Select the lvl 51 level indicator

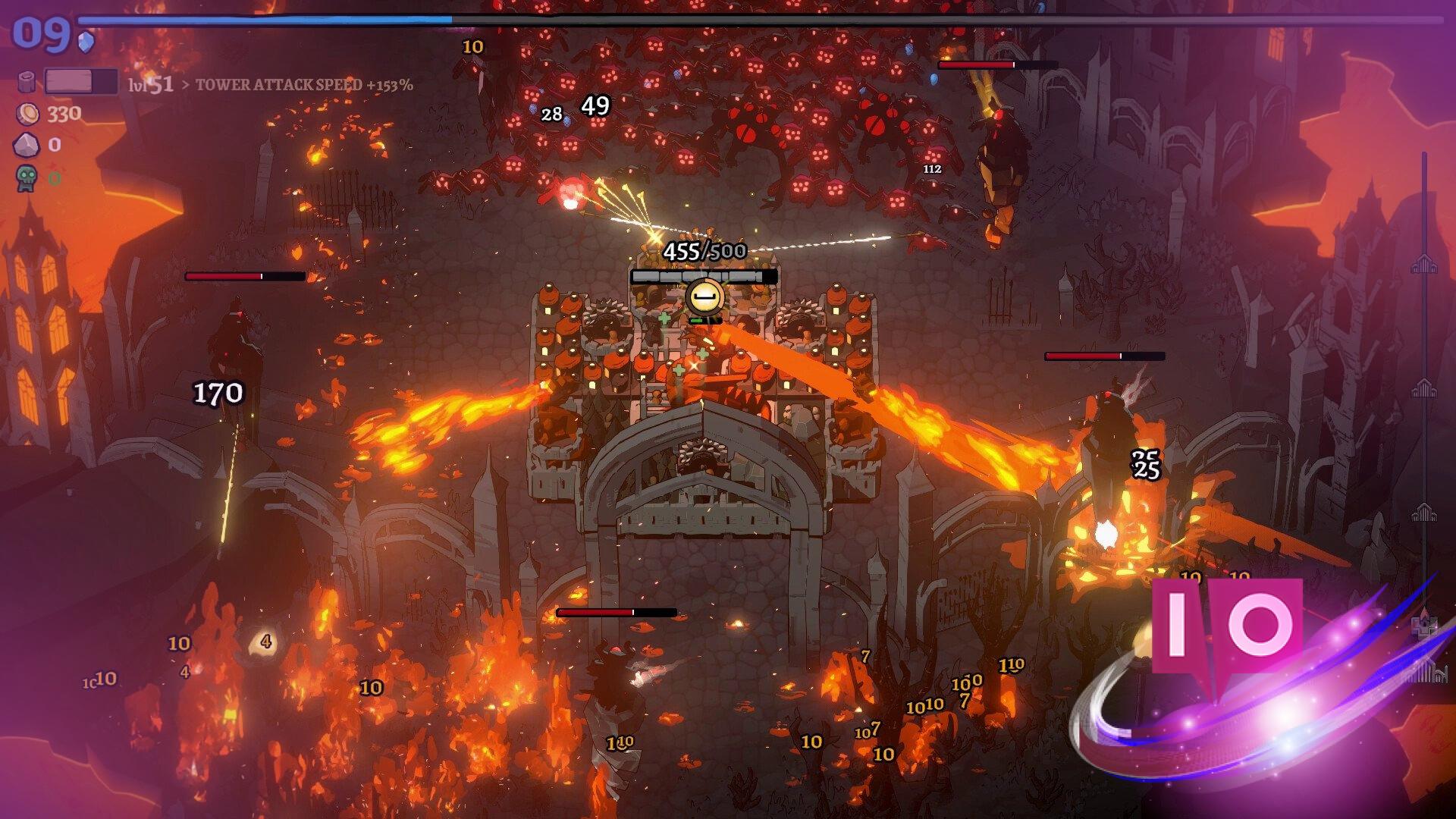[150, 86]
